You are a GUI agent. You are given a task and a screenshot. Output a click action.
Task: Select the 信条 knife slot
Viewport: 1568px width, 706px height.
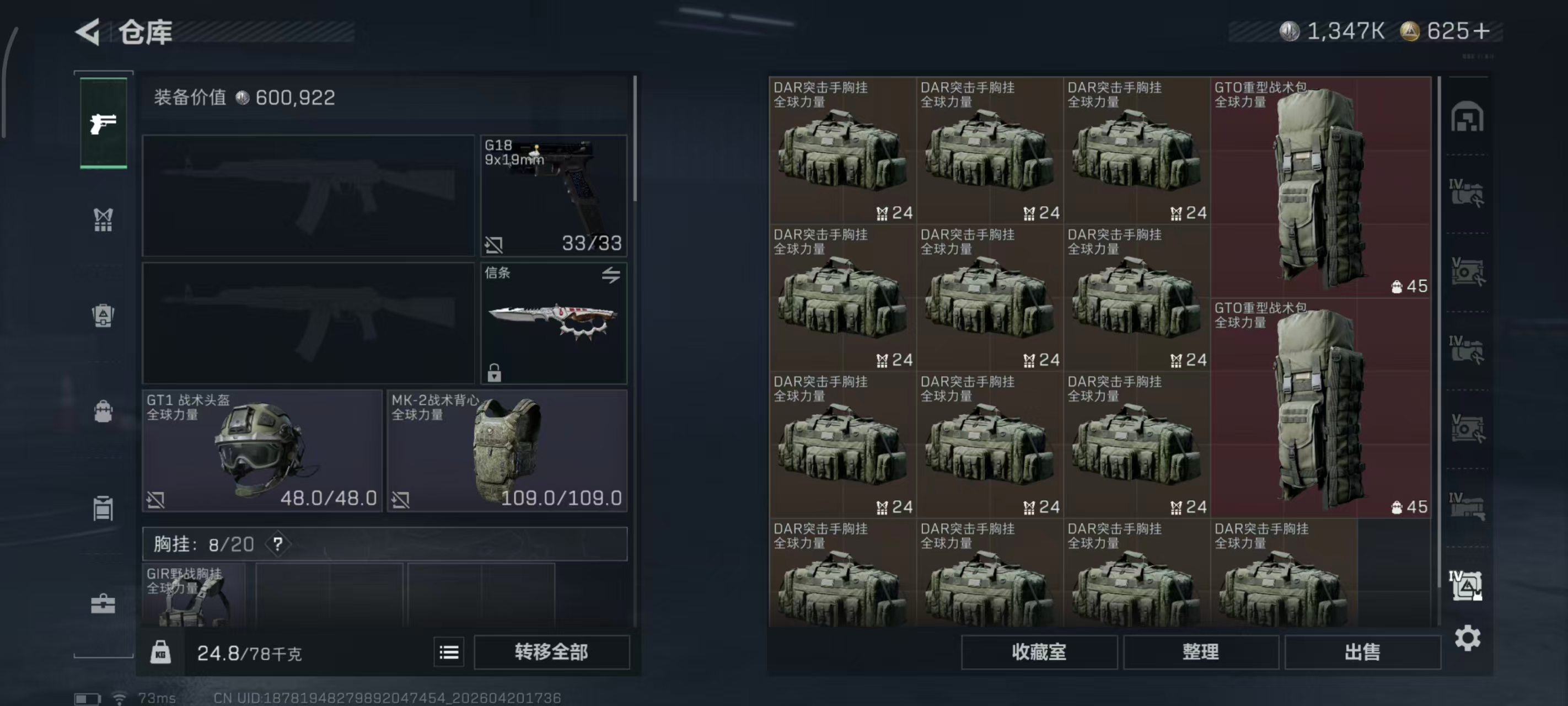tap(554, 323)
